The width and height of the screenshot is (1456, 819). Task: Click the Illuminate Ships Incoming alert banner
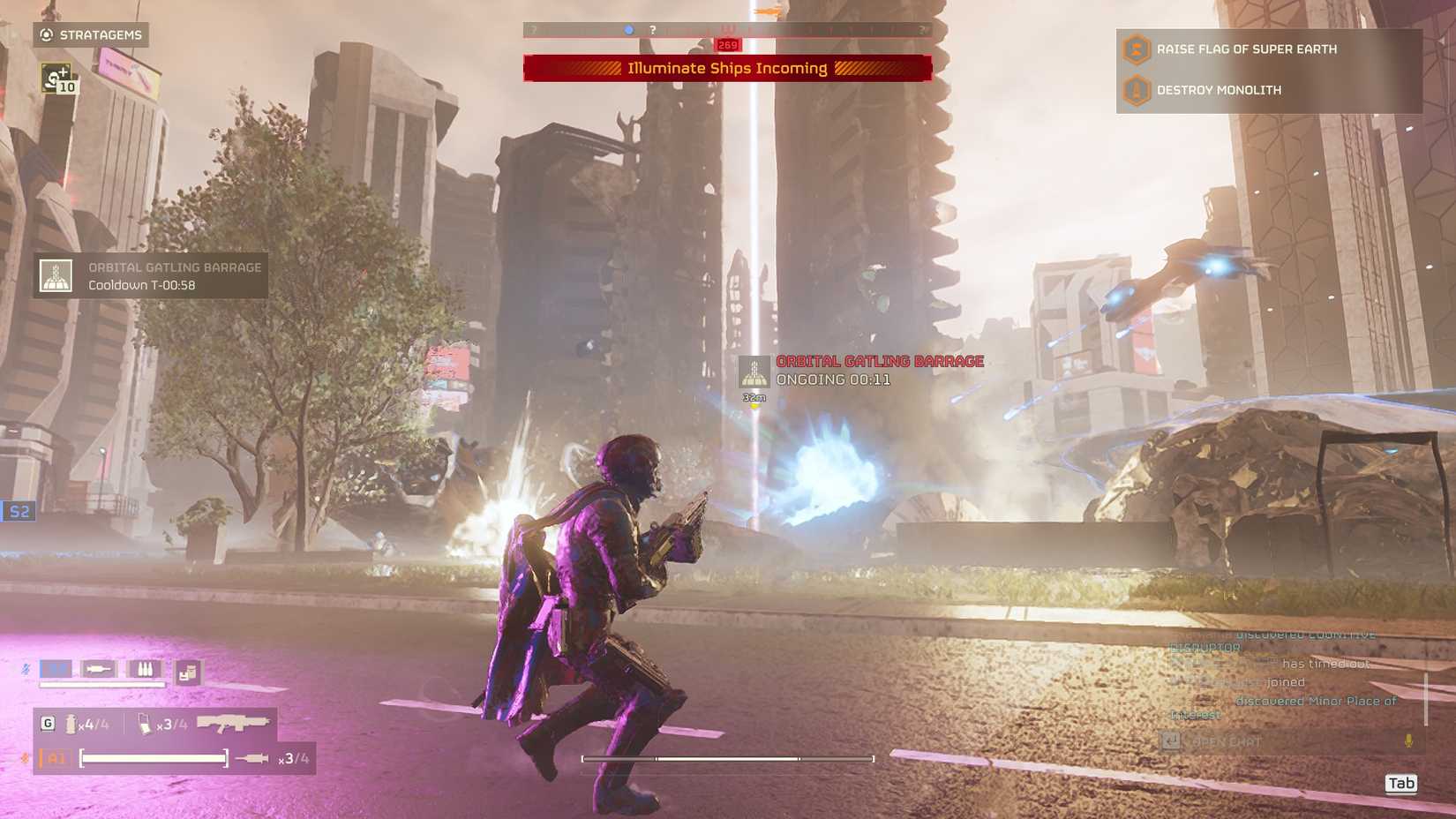point(727,68)
